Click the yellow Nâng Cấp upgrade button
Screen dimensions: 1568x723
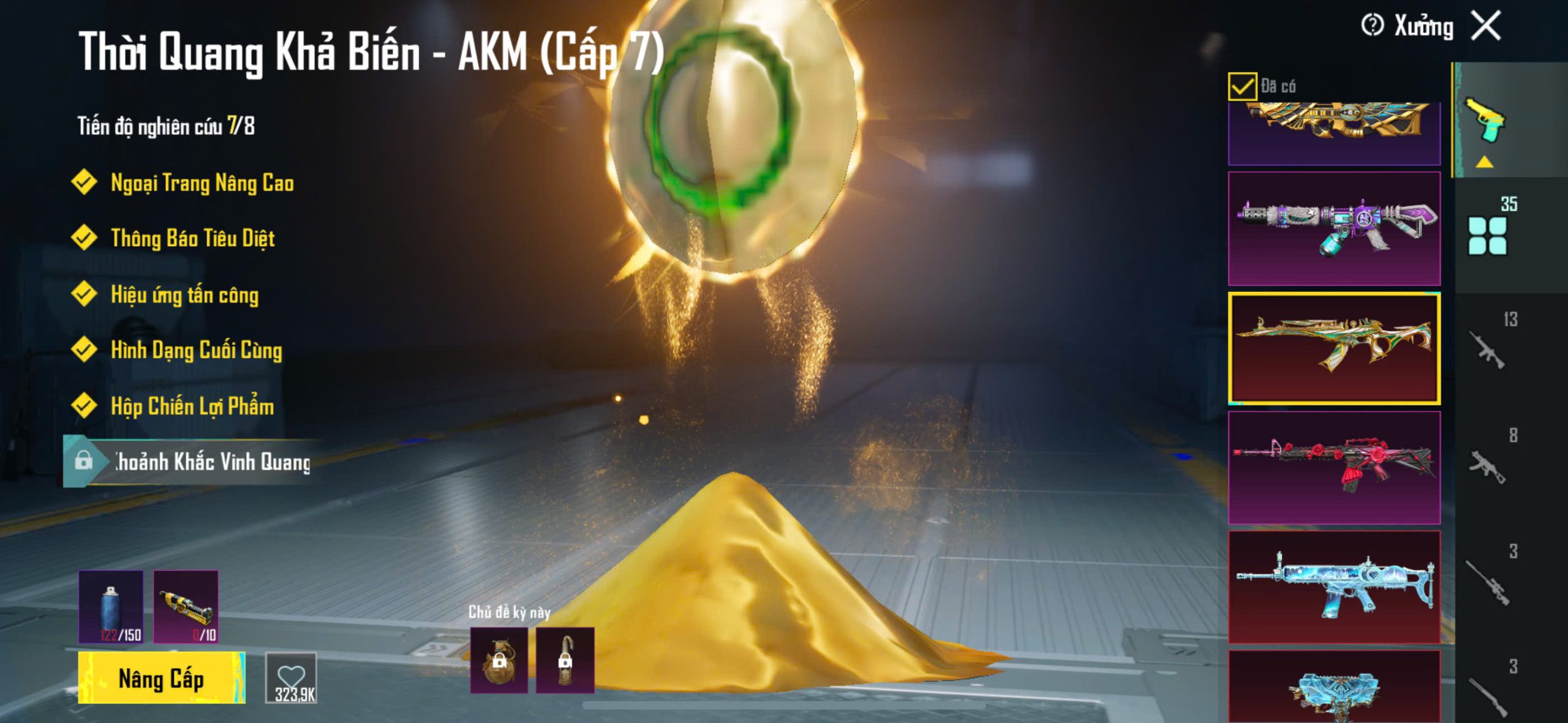tap(162, 678)
